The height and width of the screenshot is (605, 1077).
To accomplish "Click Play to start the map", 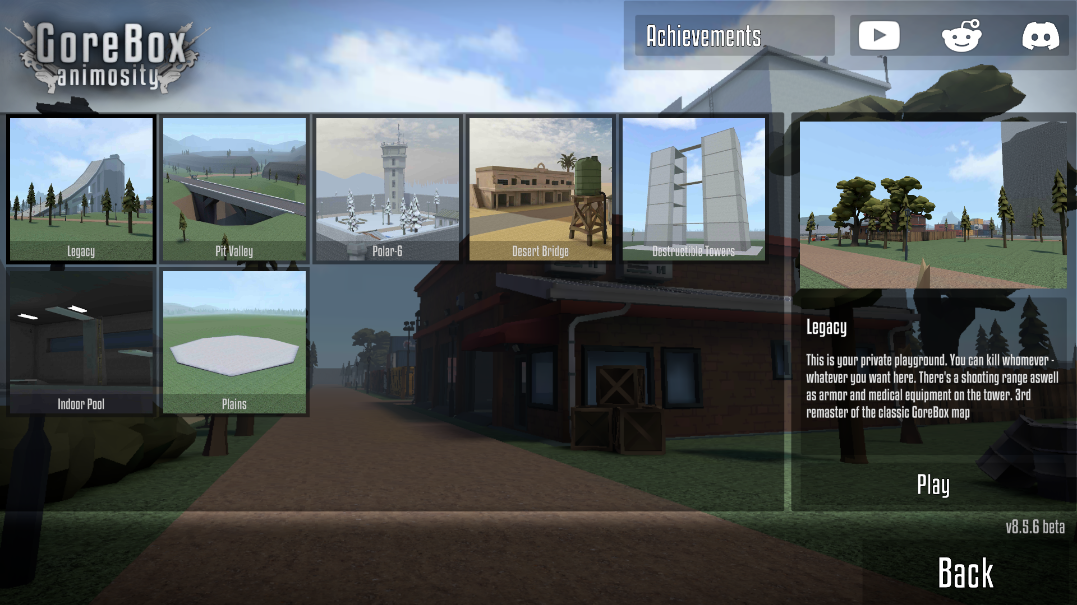I will (932, 485).
